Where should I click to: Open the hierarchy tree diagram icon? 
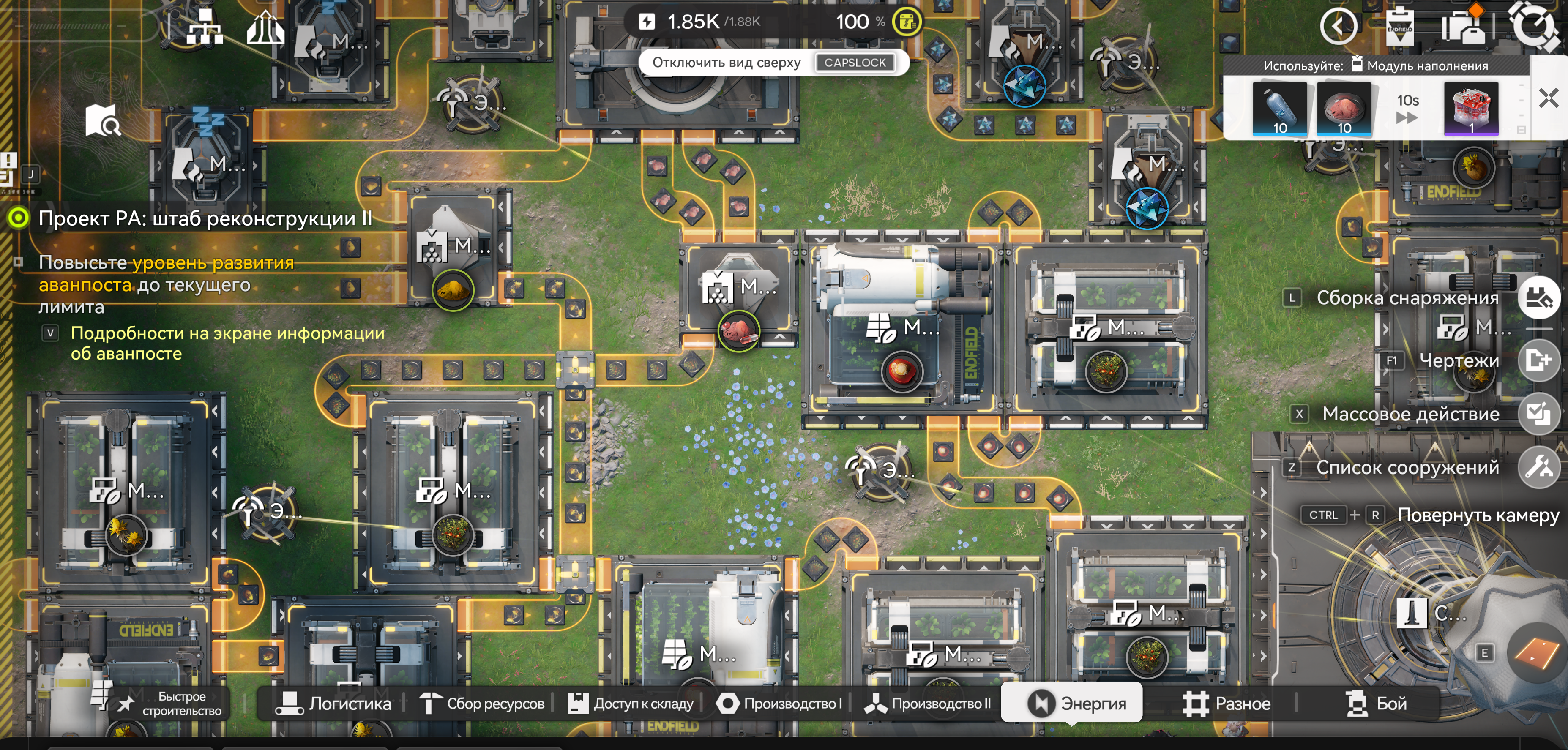point(205,27)
